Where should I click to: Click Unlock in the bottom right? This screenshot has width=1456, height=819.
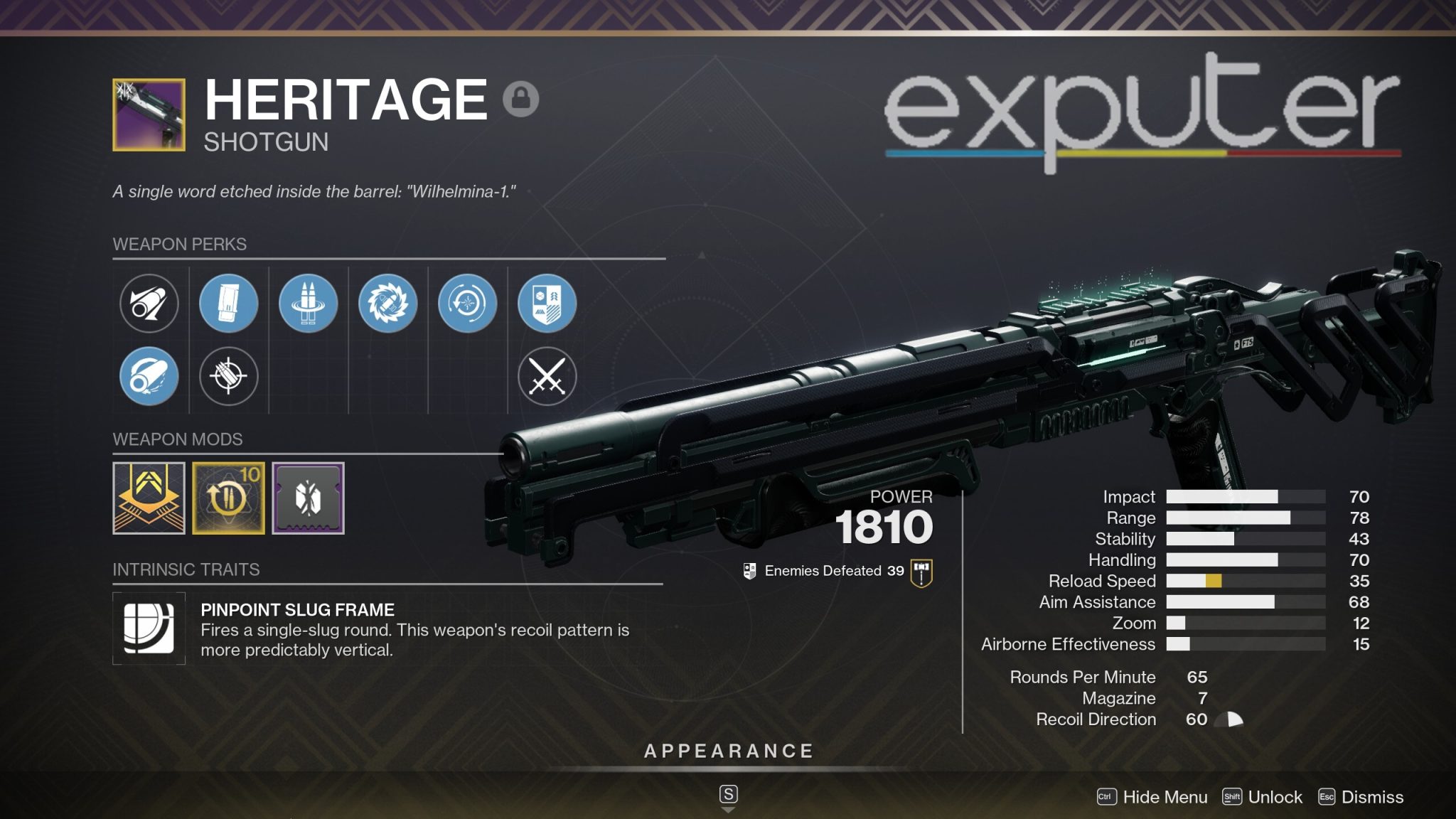coord(1276,797)
